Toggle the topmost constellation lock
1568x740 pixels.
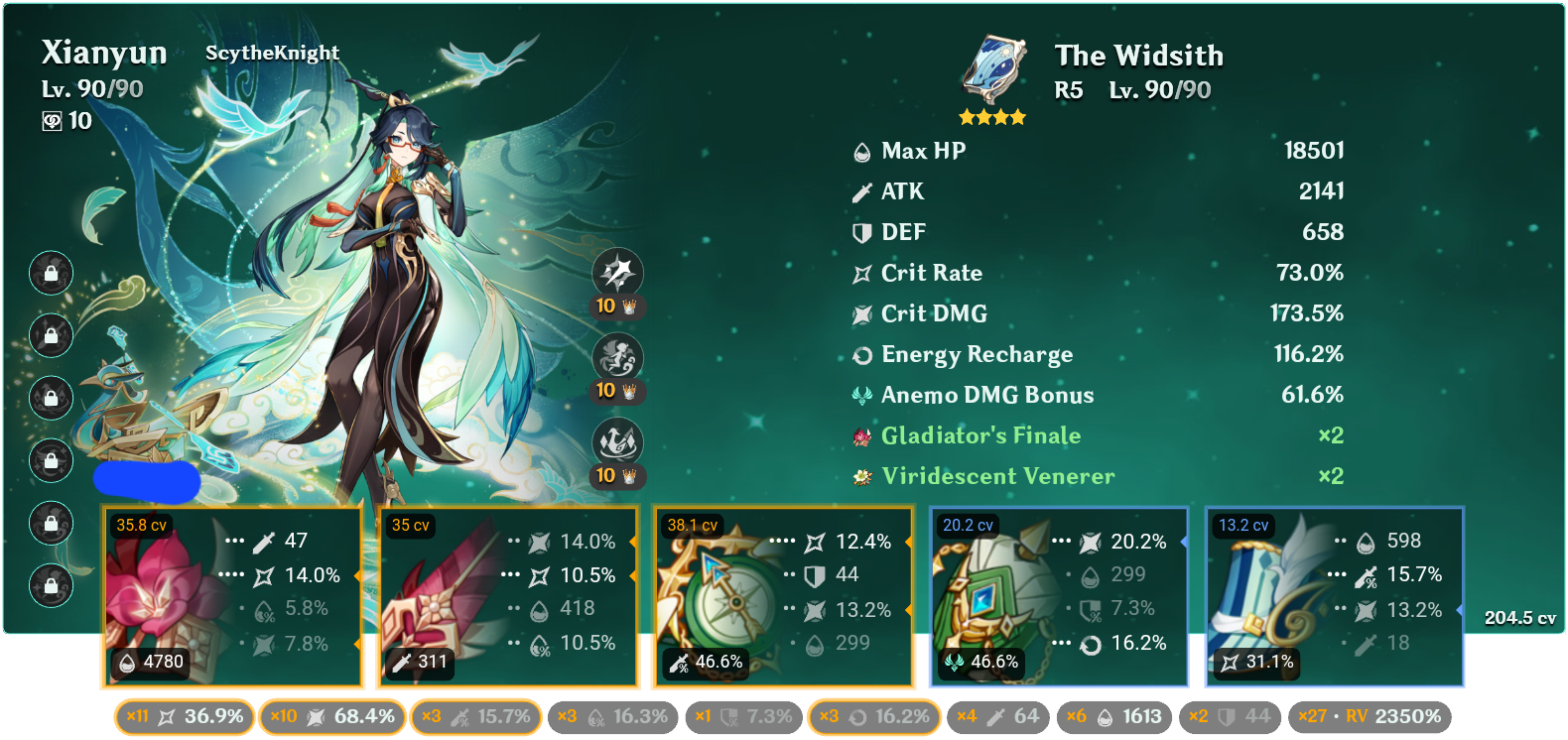pyautogui.click(x=51, y=275)
